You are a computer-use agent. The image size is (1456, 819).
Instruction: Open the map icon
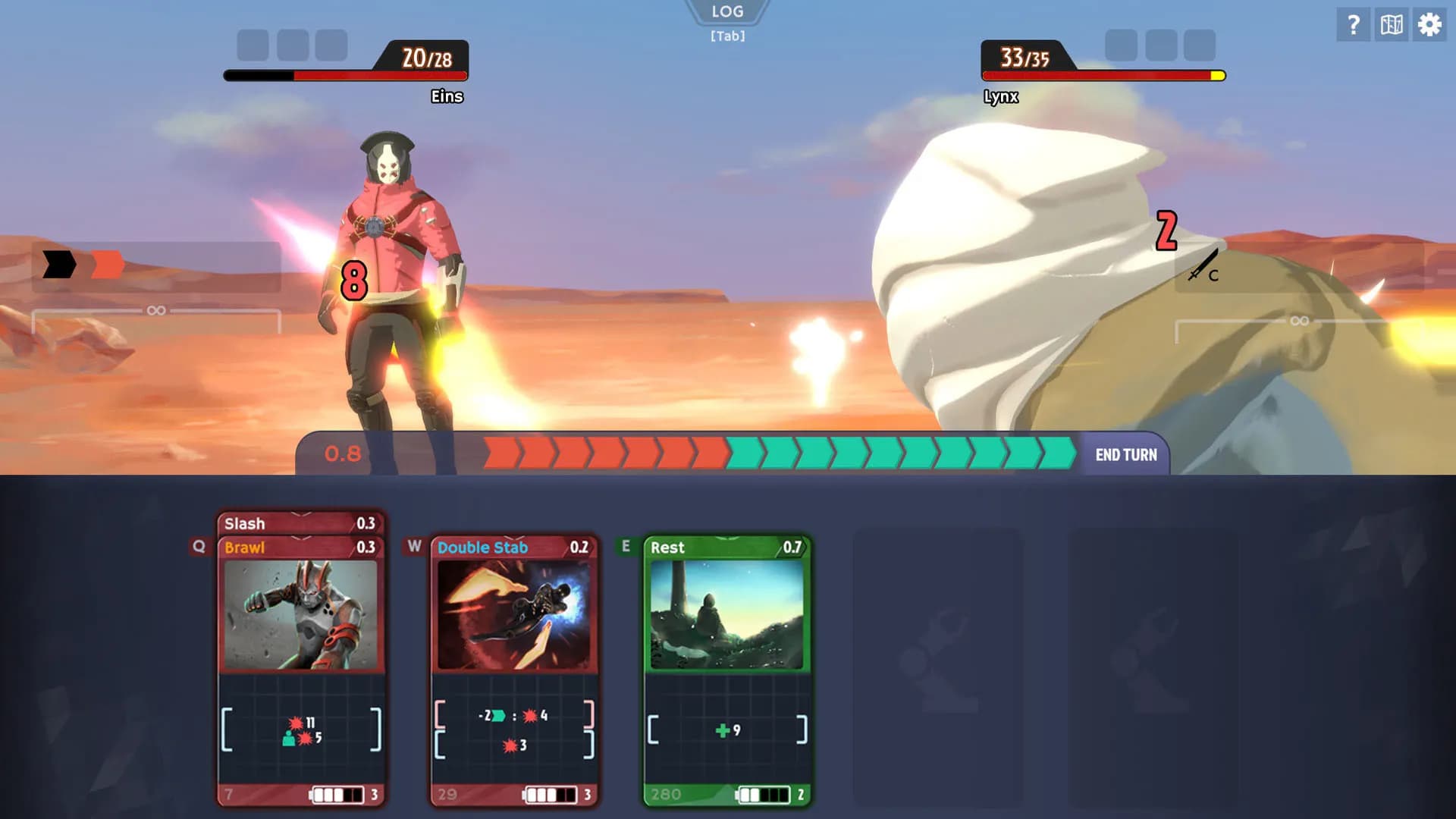pyautogui.click(x=1392, y=25)
